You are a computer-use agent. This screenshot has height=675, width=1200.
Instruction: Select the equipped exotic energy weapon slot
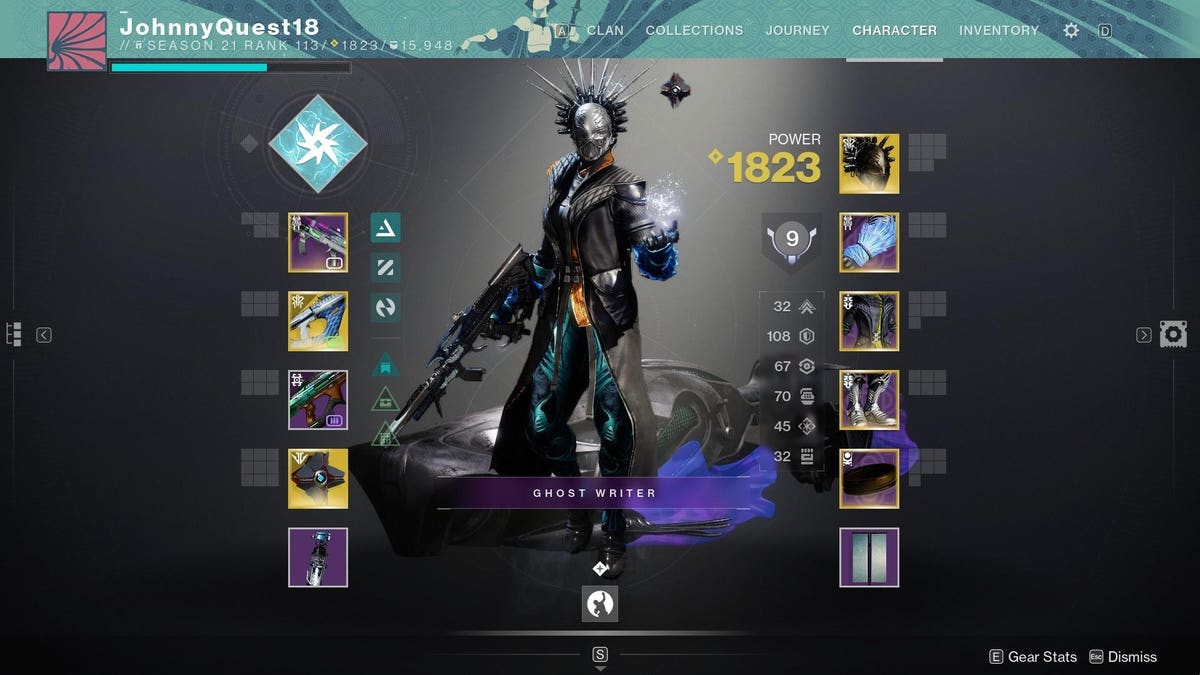(x=318, y=321)
